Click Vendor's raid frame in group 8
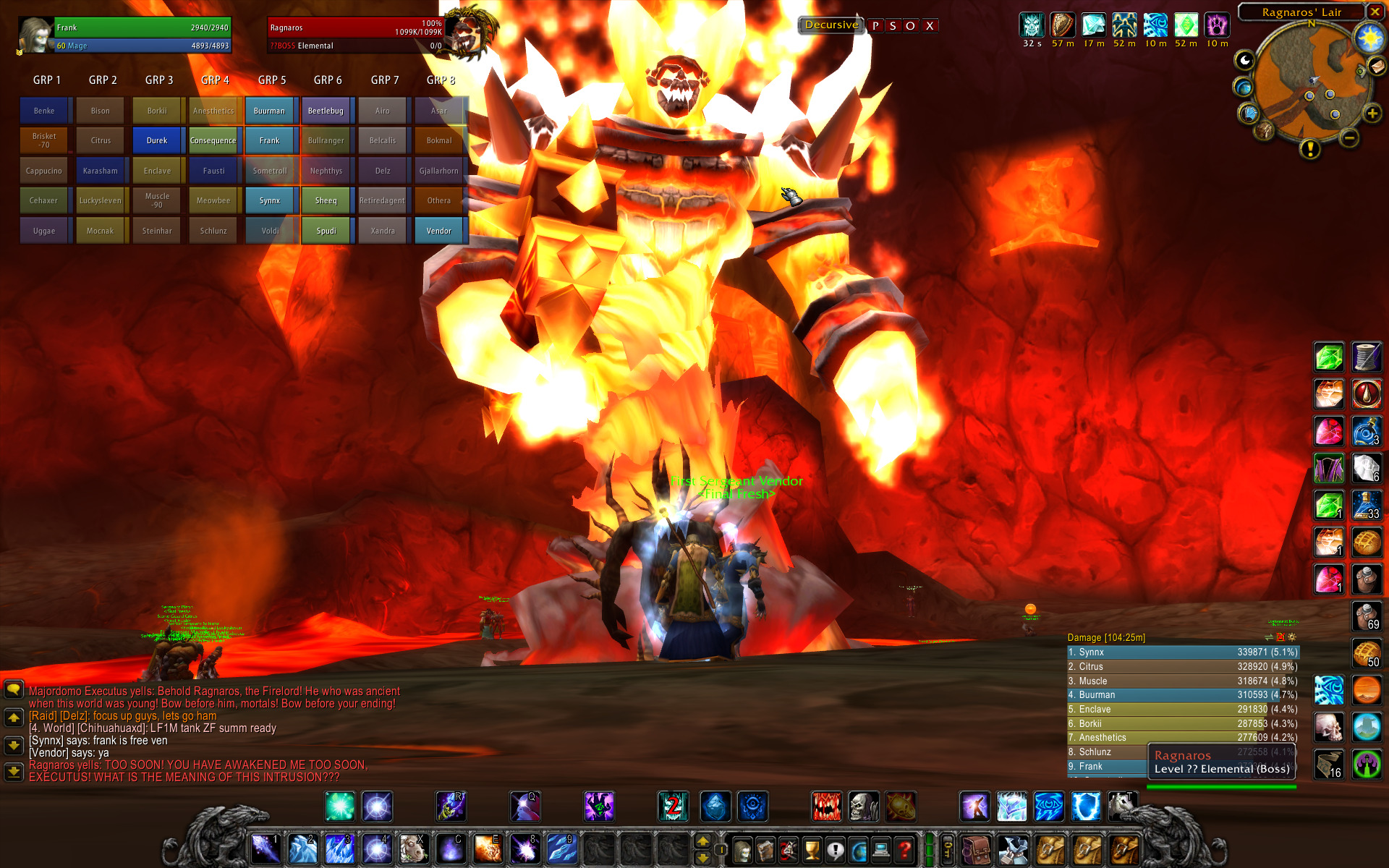Screen dimensions: 1389x868 pyautogui.click(x=439, y=231)
